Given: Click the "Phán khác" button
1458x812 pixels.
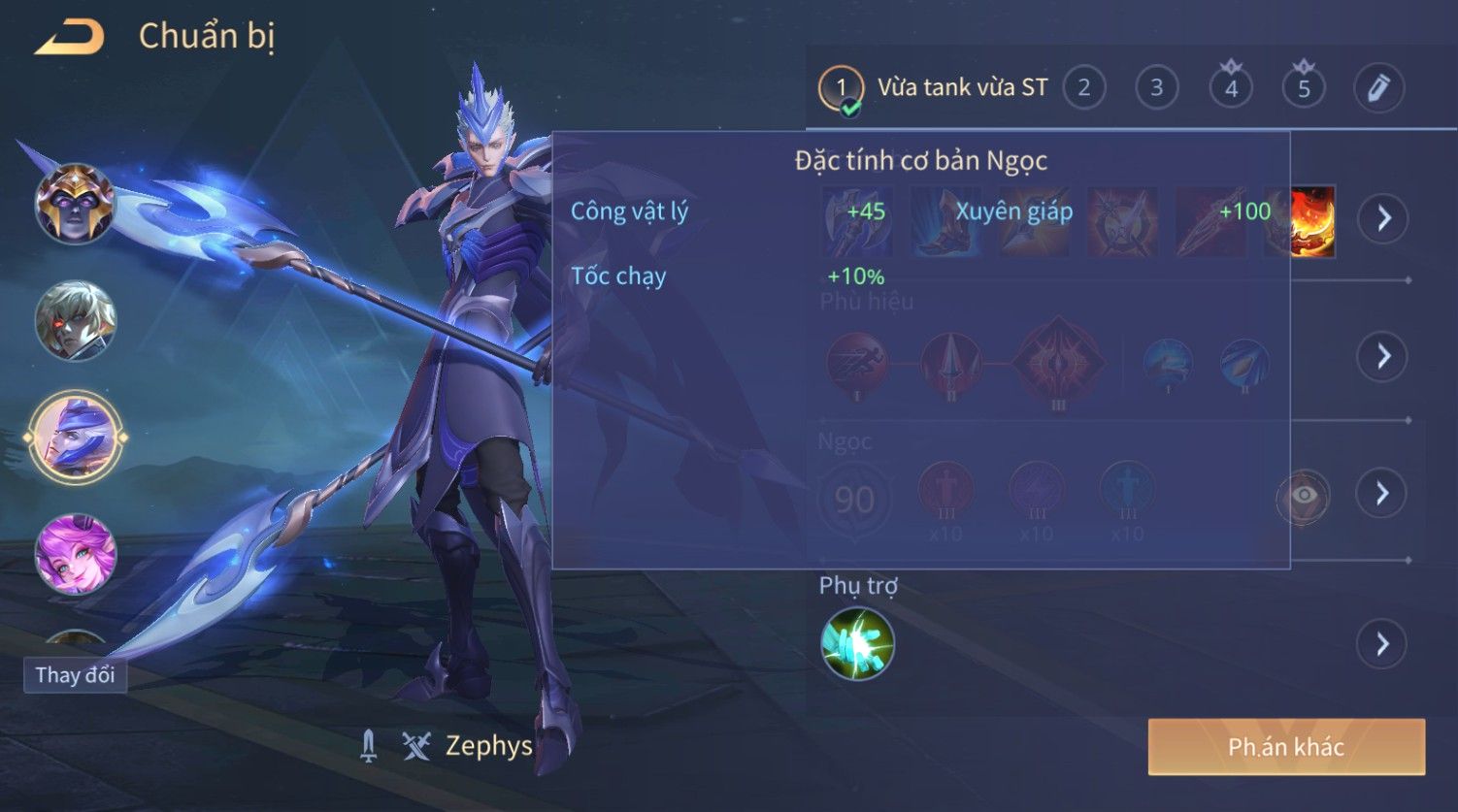Looking at the screenshot, I should pos(1286,746).
